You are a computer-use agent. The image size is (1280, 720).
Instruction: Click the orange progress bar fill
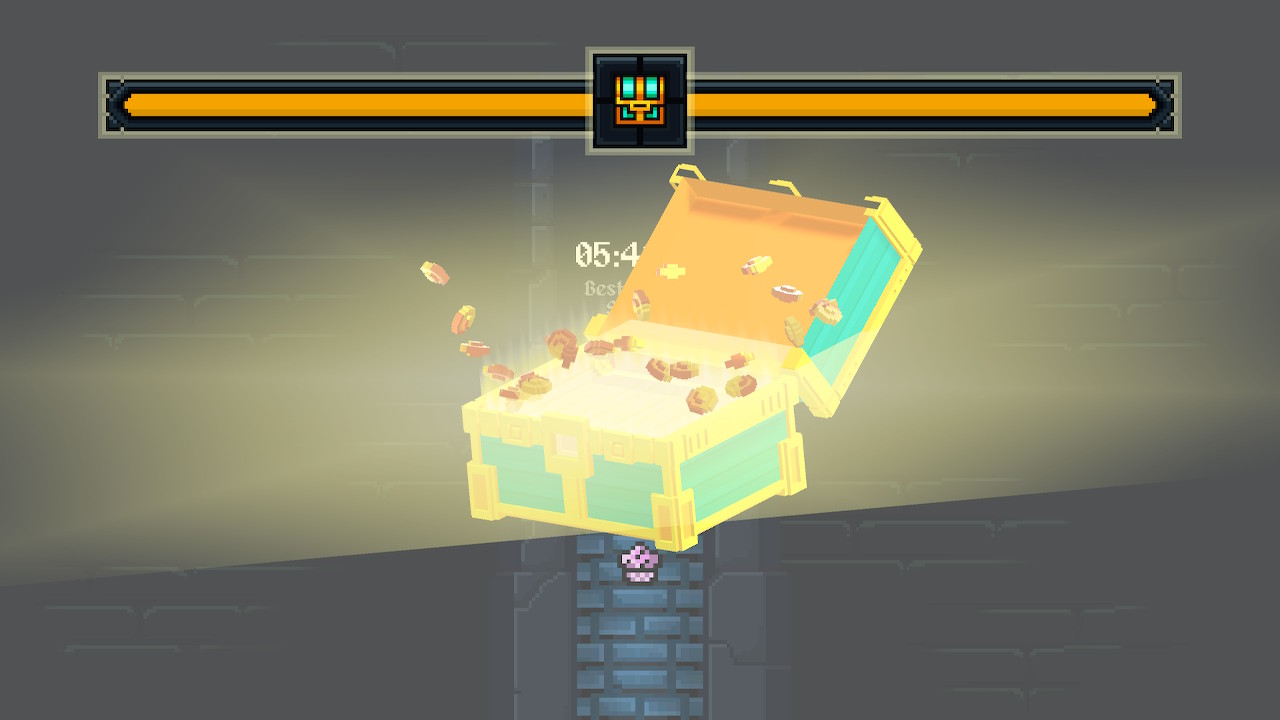(x=350, y=103)
